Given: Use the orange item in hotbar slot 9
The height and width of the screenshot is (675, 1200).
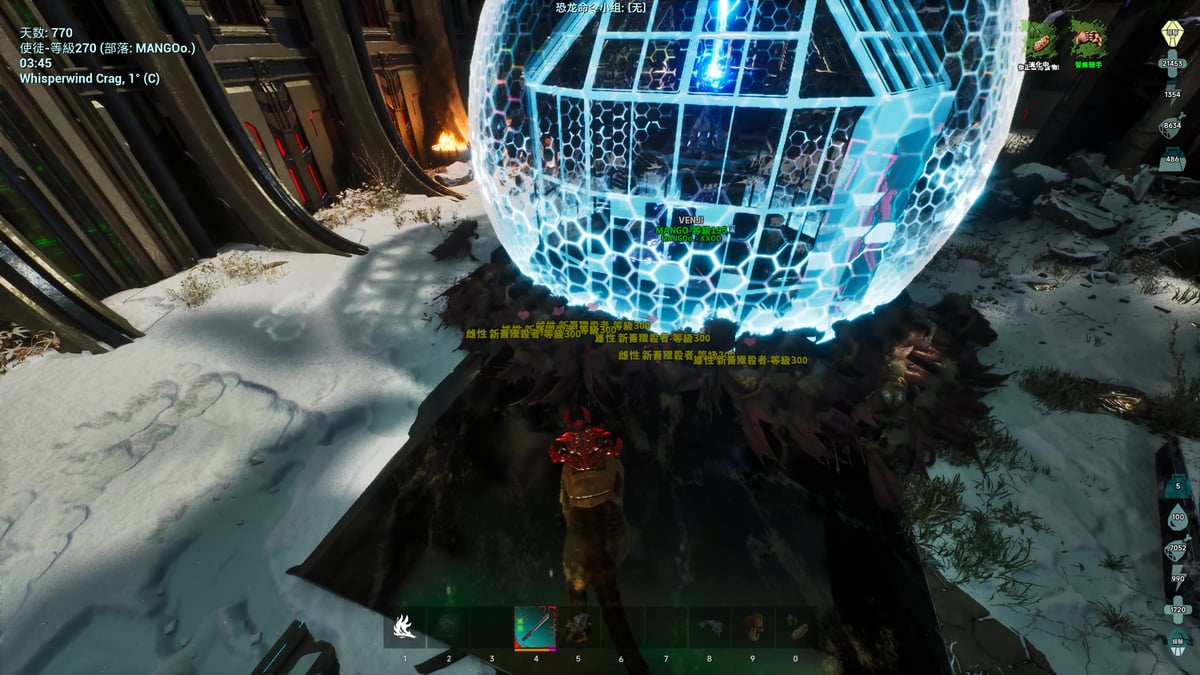Looking at the screenshot, I should click(x=753, y=628).
